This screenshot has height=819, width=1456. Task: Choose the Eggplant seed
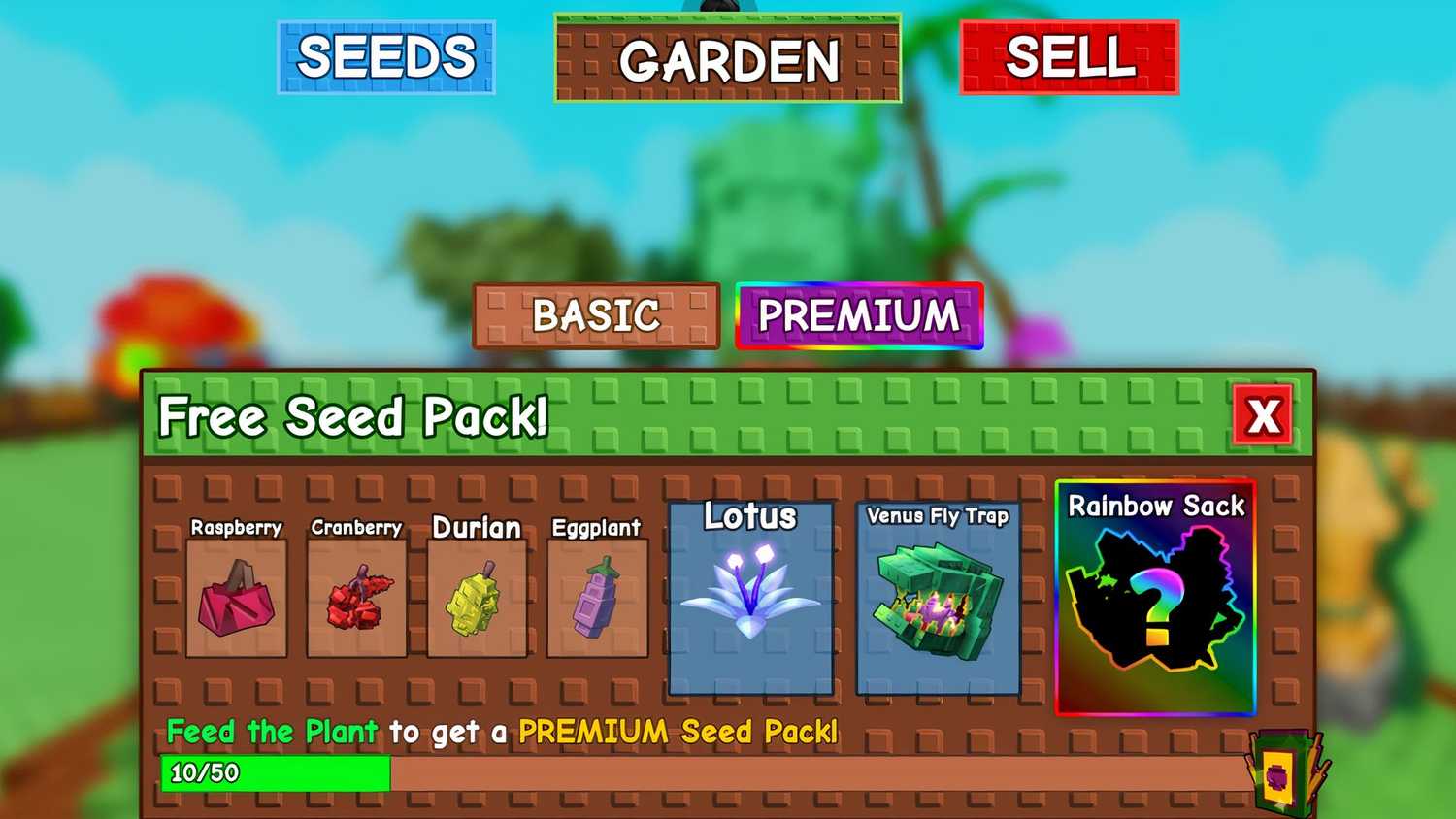click(x=597, y=597)
